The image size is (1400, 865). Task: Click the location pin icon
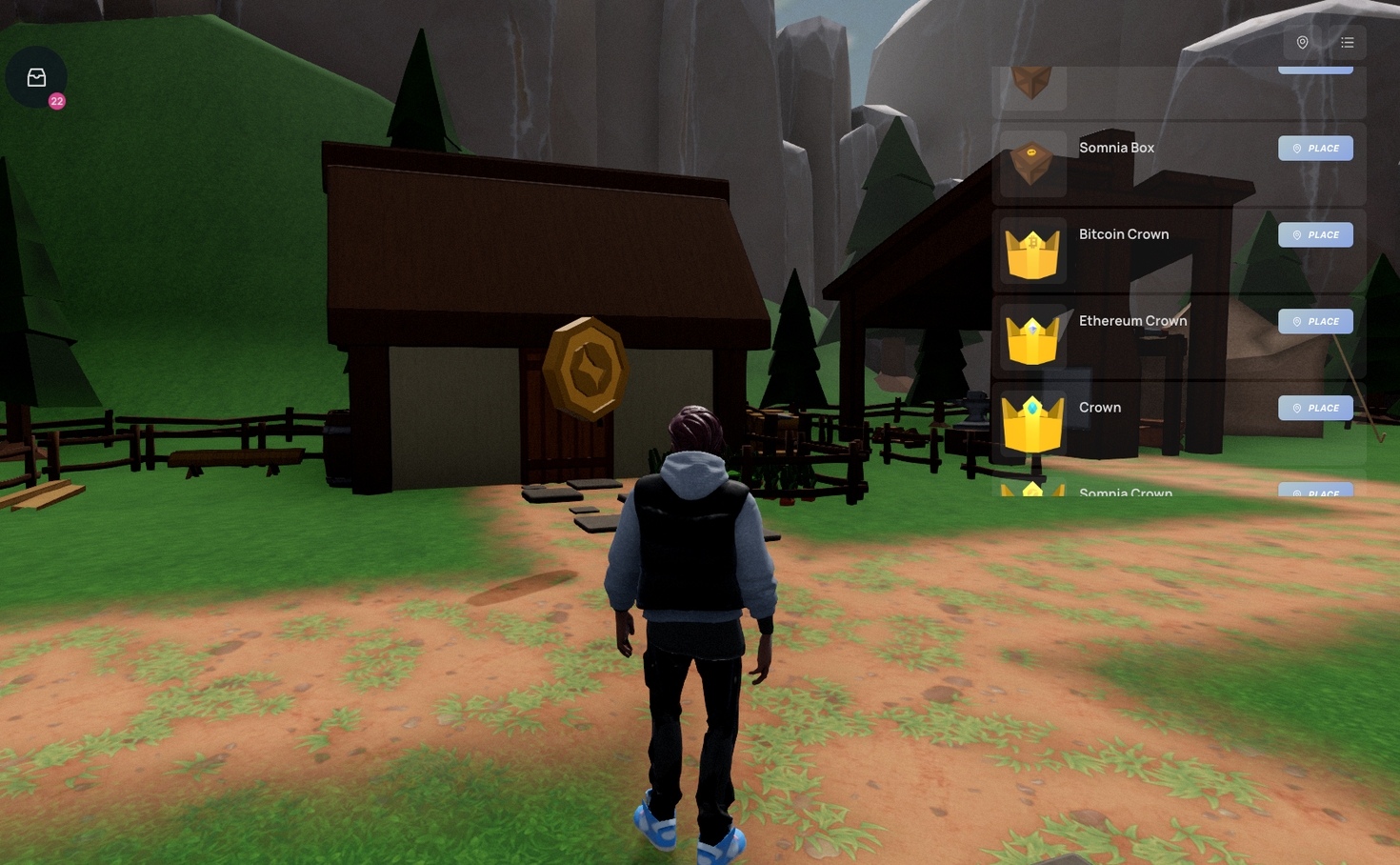(x=1302, y=42)
